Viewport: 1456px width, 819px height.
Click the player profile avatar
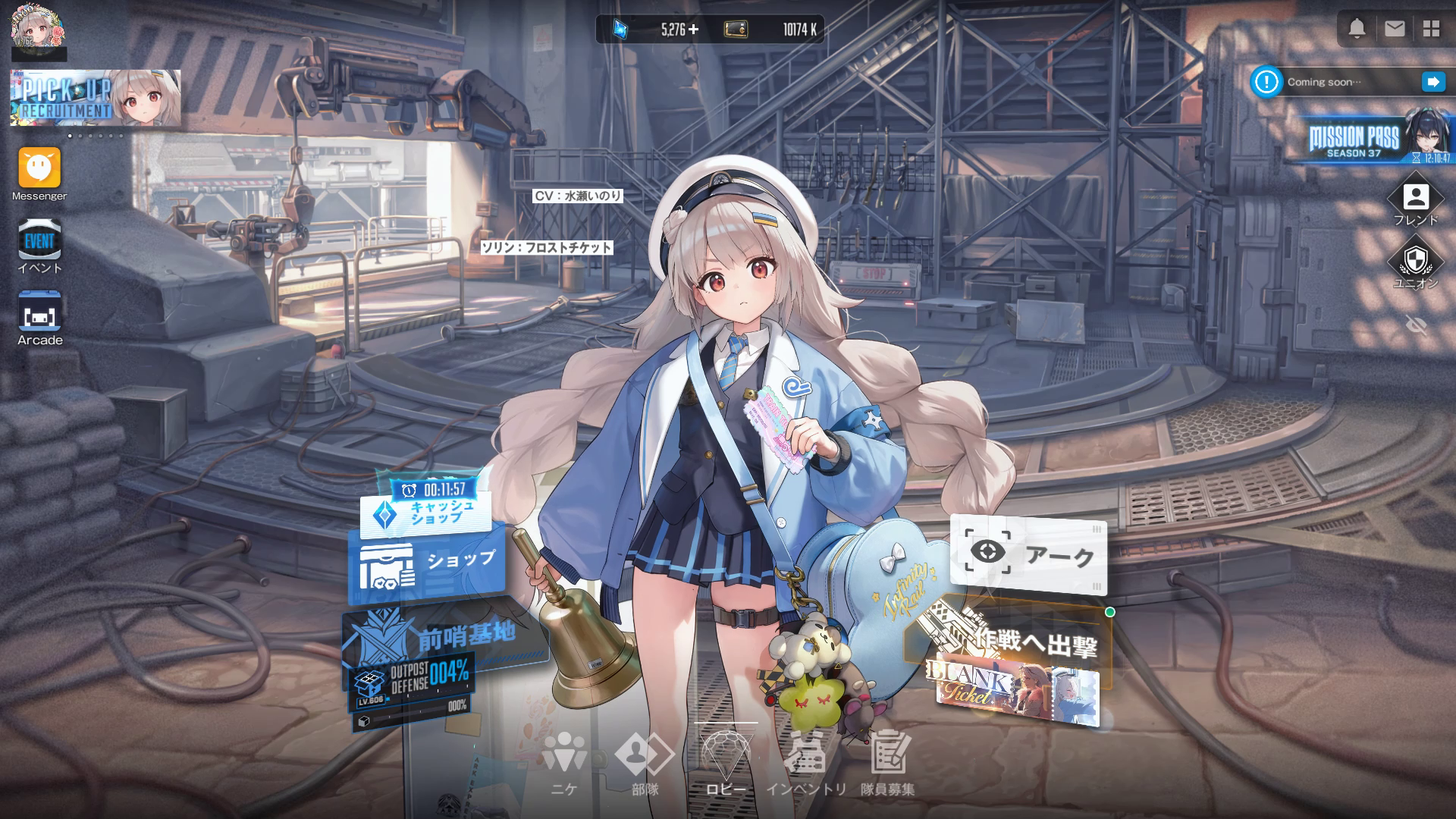(x=38, y=30)
